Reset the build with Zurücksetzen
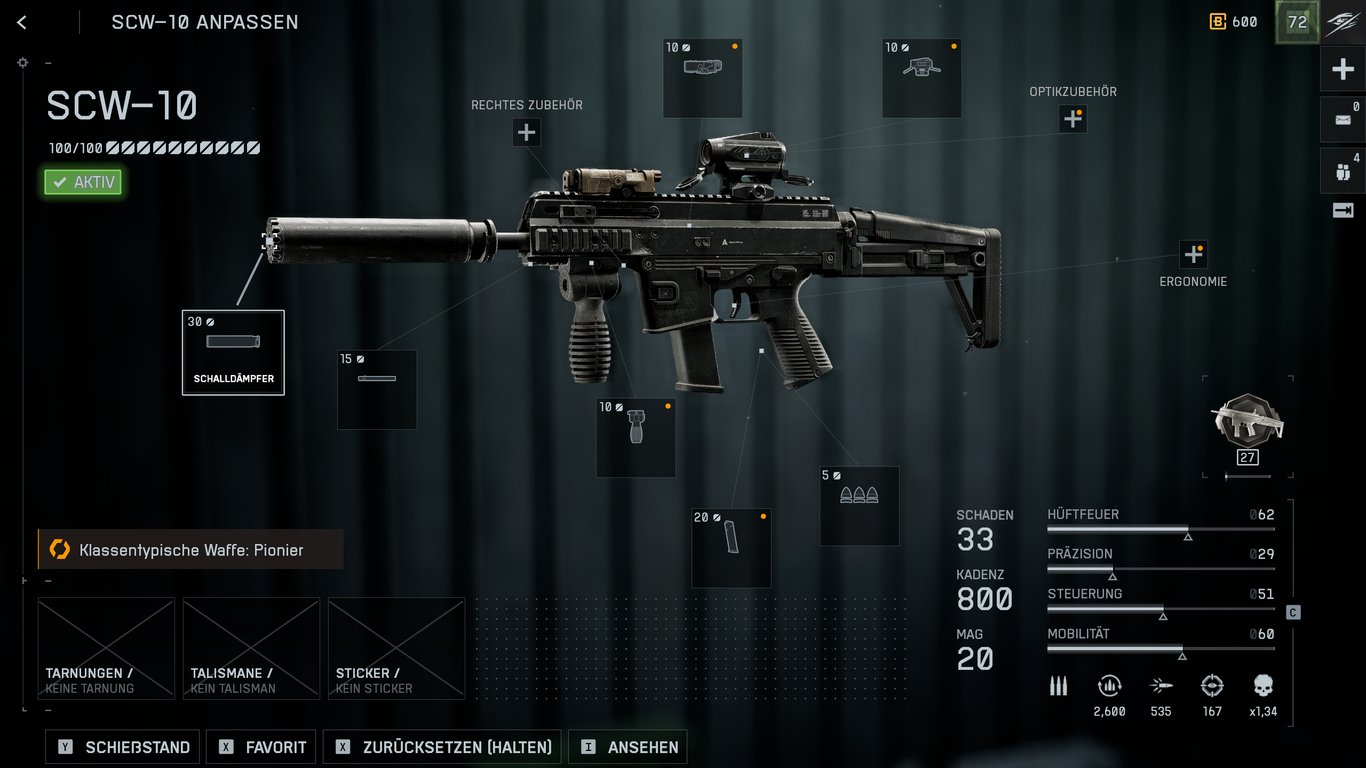Viewport: 1366px width, 768px height. coord(444,747)
